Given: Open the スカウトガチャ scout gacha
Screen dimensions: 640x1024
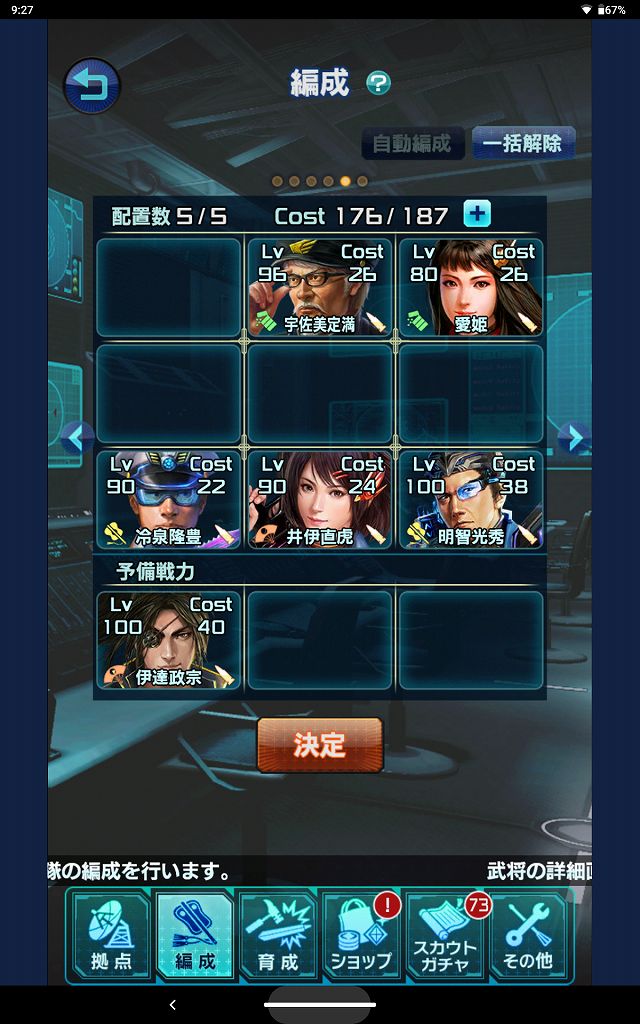Looking at the screenshot, I should pyautogui.click(x=446, y=936).
